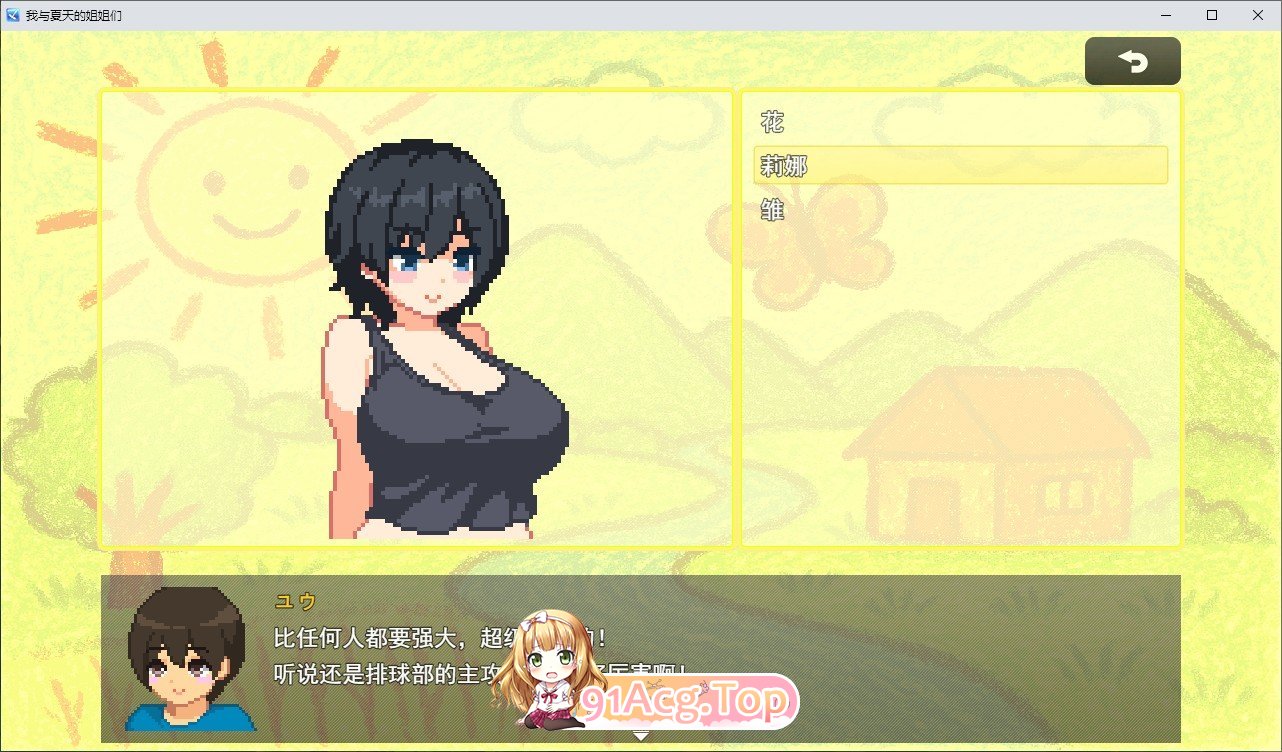
Task: Select 雏 in the character list
Action: click(771, 209)
